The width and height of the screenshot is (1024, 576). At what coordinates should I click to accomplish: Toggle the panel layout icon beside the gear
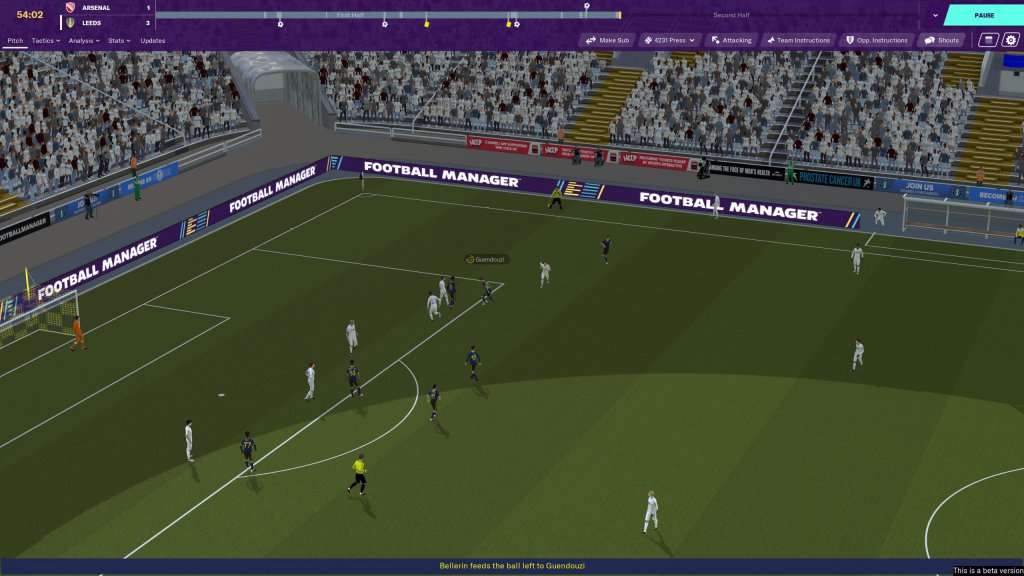pos(988,41)
